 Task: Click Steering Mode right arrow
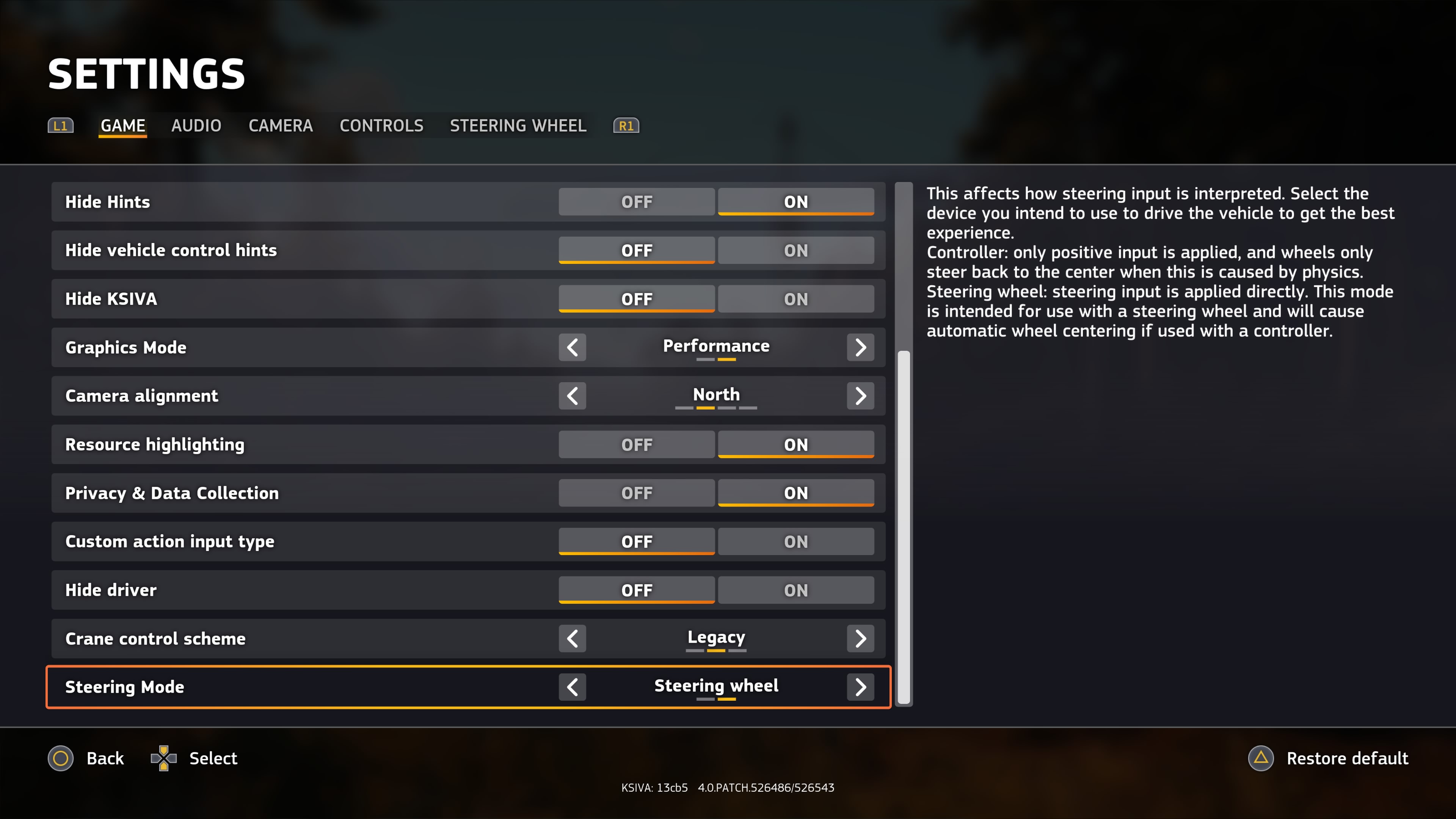(860, 687)
